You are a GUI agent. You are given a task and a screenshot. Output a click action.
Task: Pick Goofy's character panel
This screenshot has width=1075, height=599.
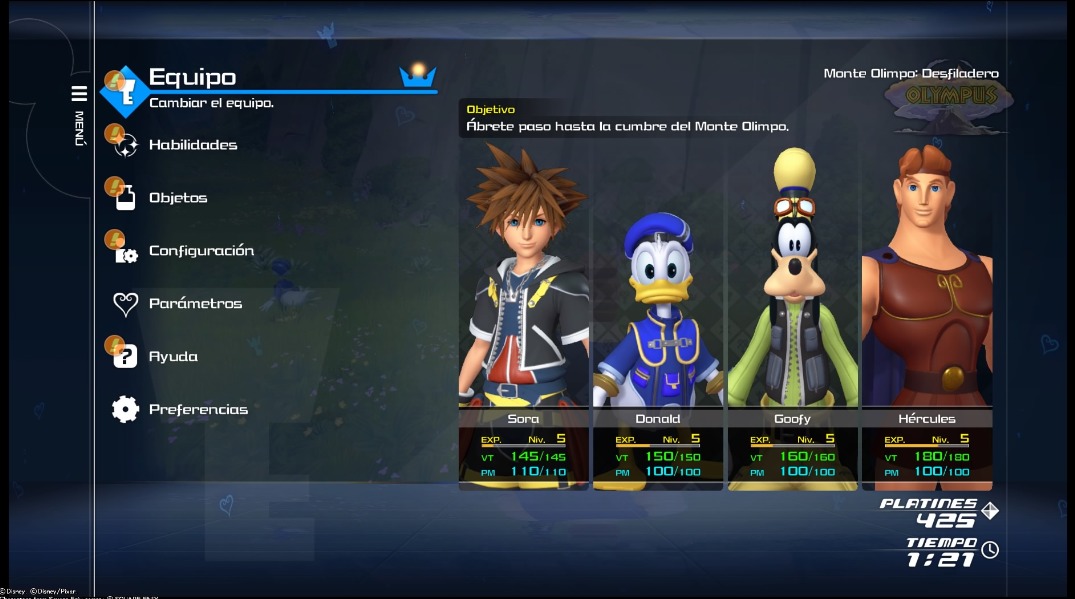pos(792,315)
